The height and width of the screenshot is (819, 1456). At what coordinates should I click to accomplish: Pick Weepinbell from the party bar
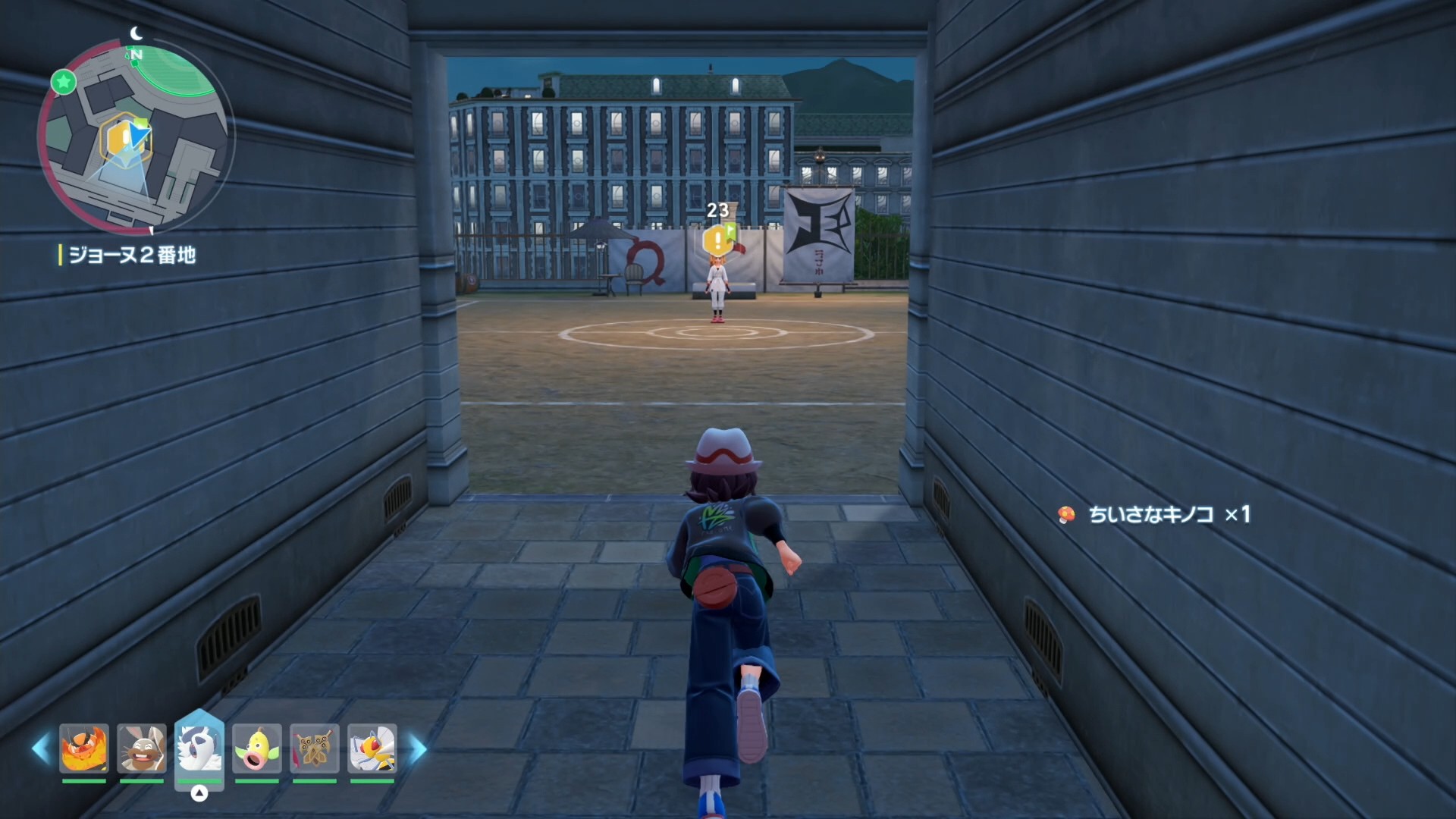(x=257, y=748)
